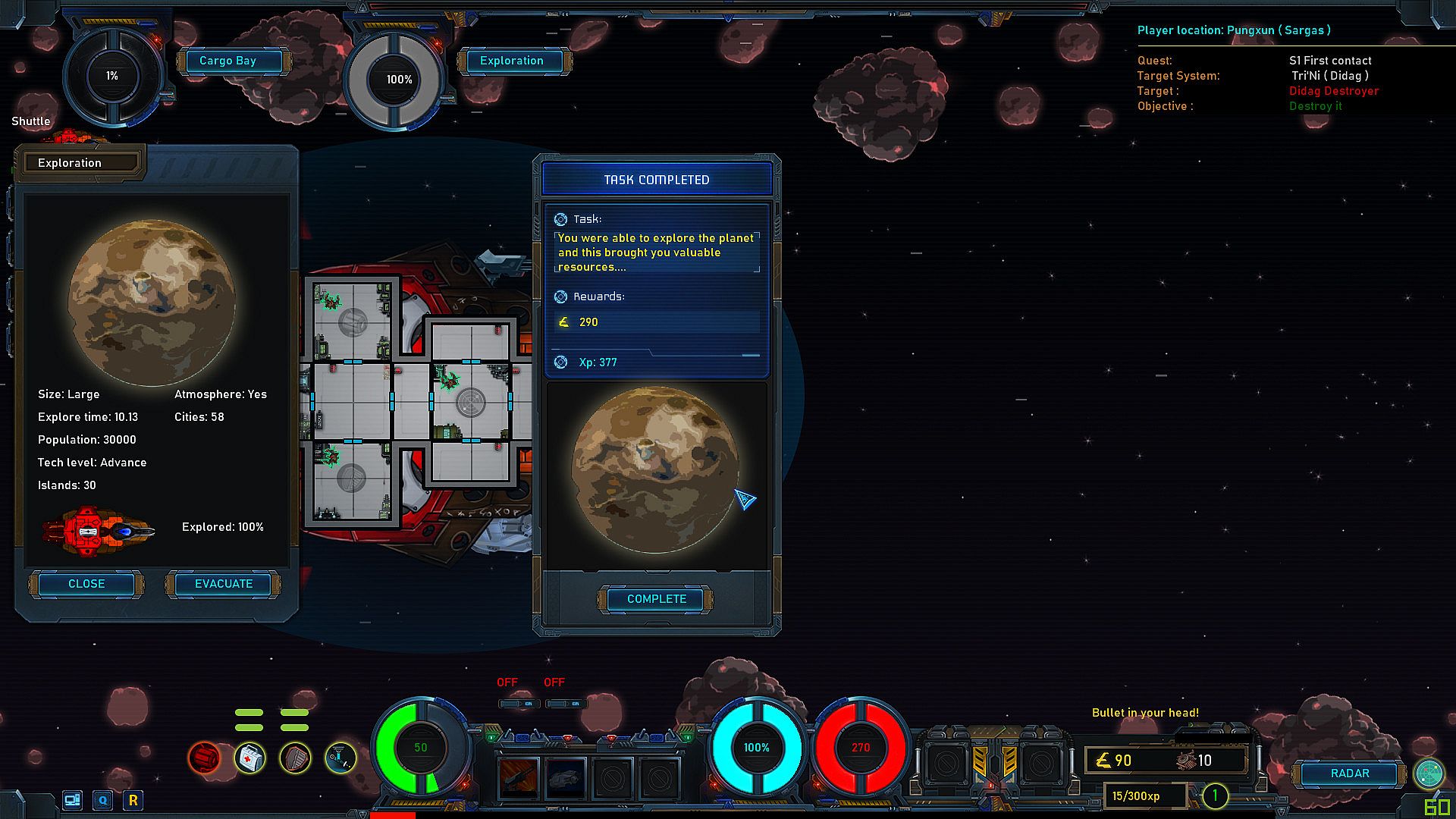This screenshot has height=819, width=1456.
Task: Confirm the task with the COMPLETE button
Action: click(x=657, y=599)
